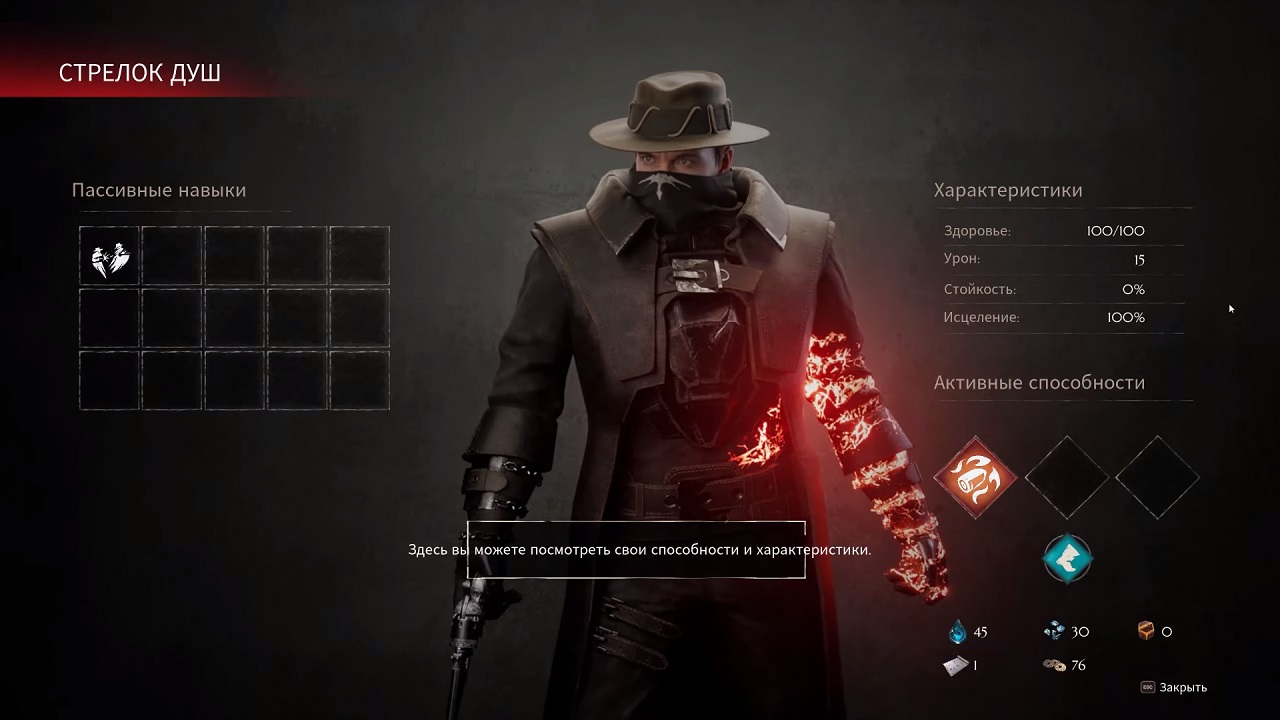Click the orange revolver active ability icon
The height and width of the screenshot is (720, 1280).
click(x=974, y=478)
